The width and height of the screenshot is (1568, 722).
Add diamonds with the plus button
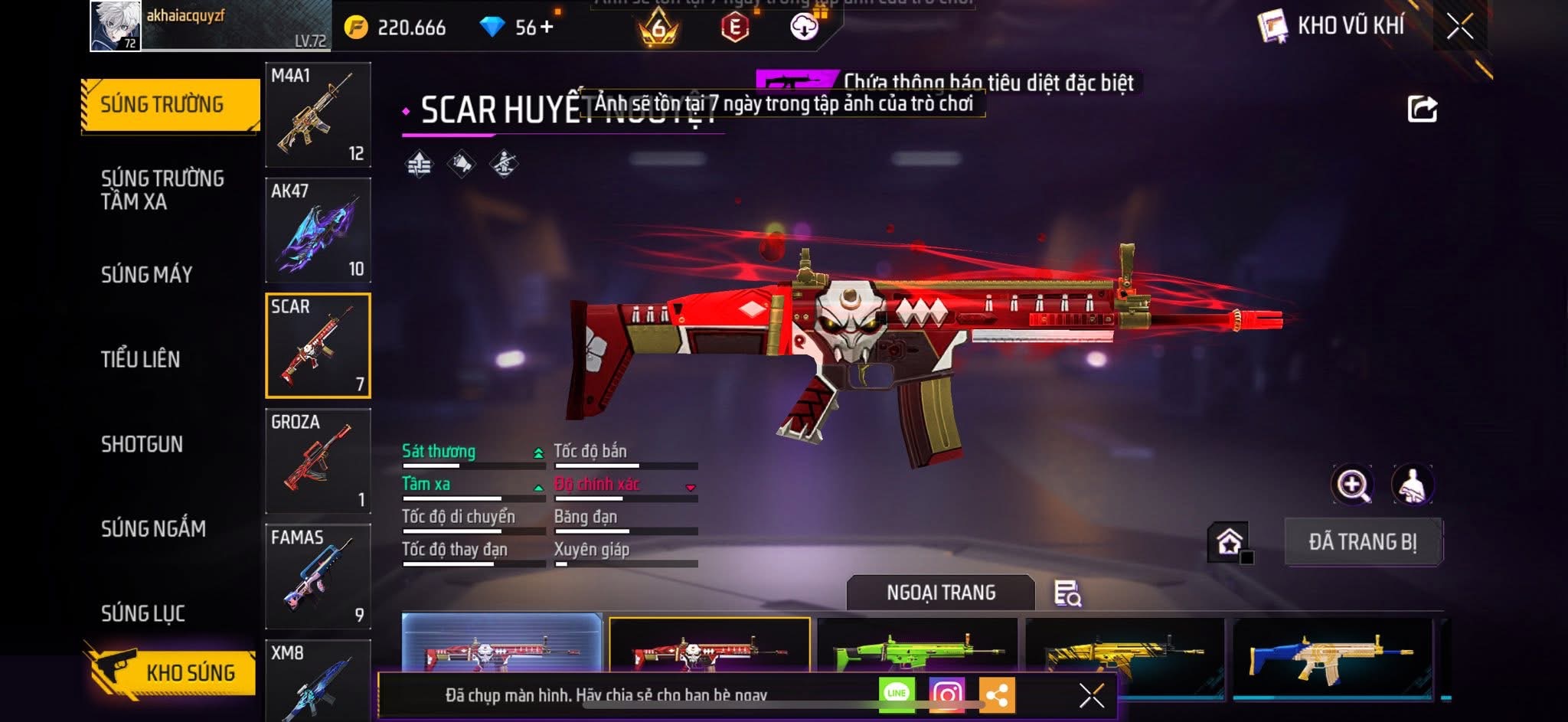[x=546, y=28]
